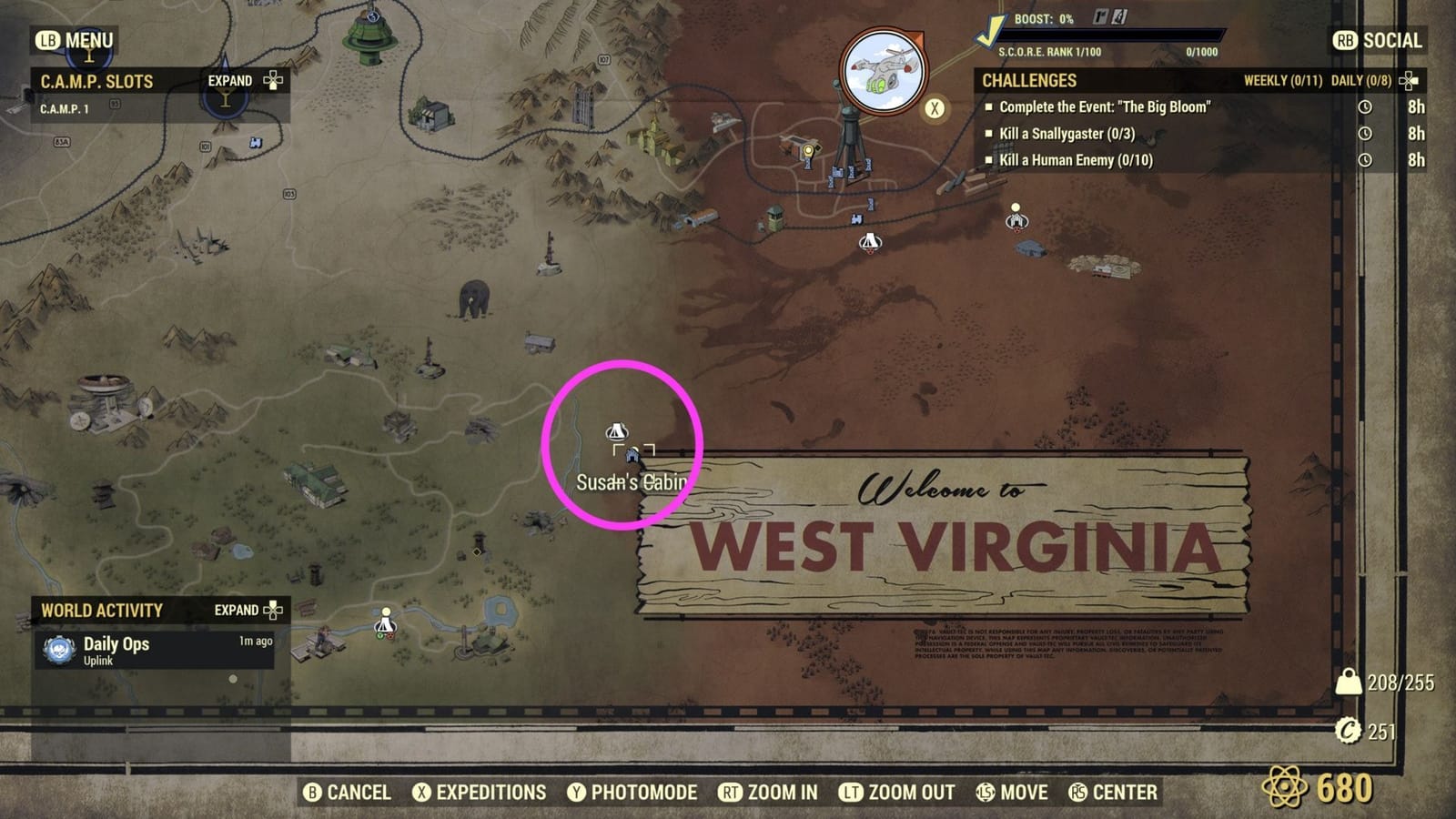
Task: Open the expand control beside DAILY challenges
Action: pos(1410,80)
